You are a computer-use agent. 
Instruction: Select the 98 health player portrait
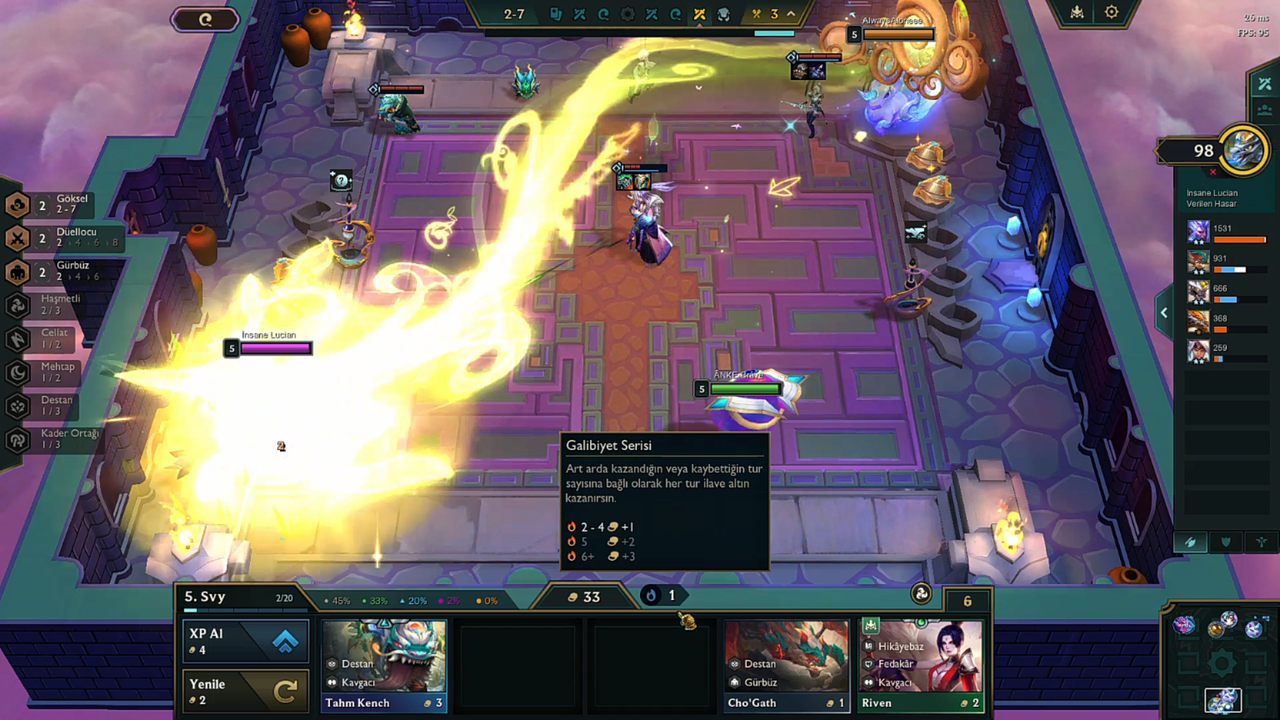1244,150
